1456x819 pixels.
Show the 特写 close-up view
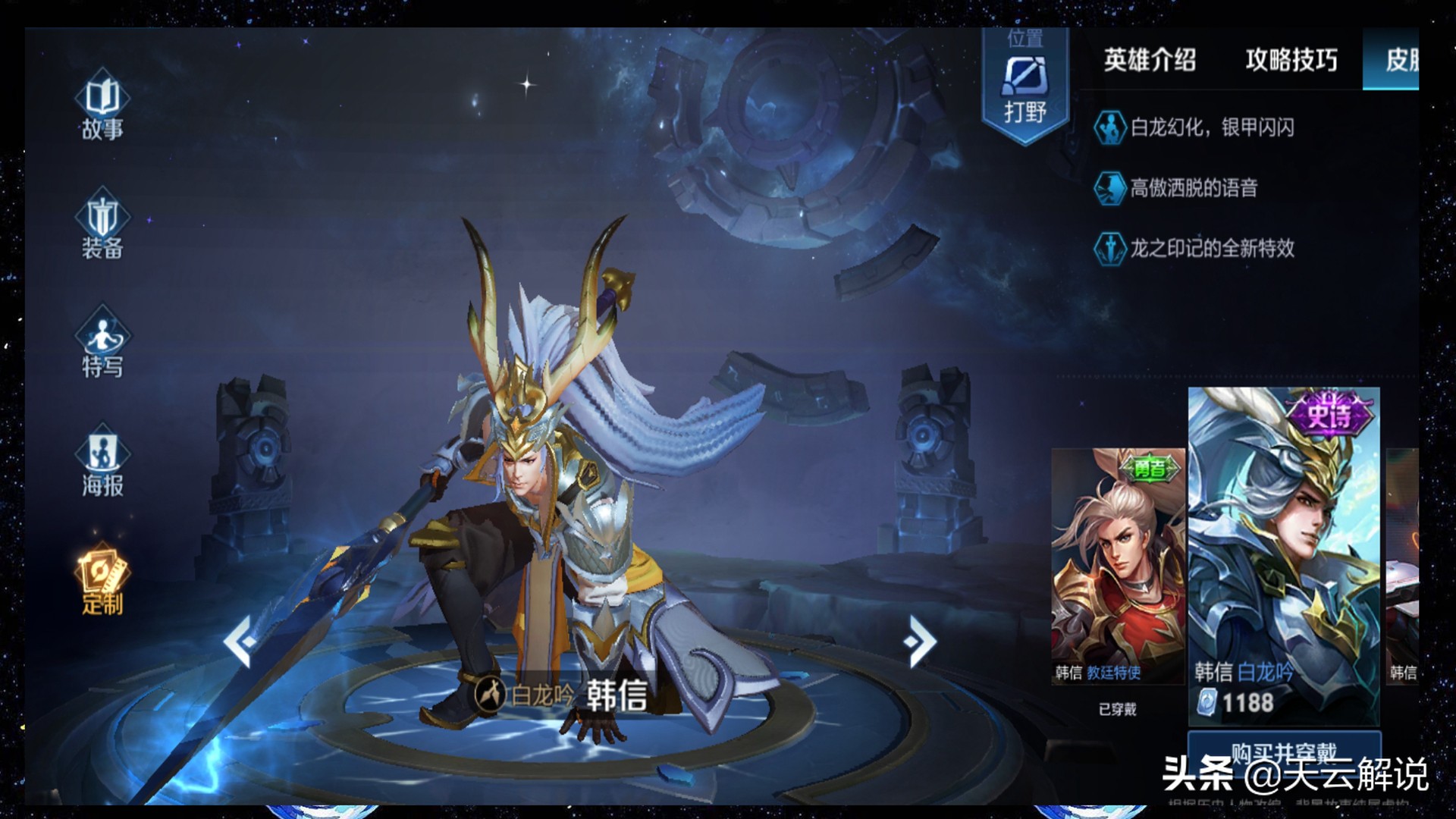tap(102, 344)
